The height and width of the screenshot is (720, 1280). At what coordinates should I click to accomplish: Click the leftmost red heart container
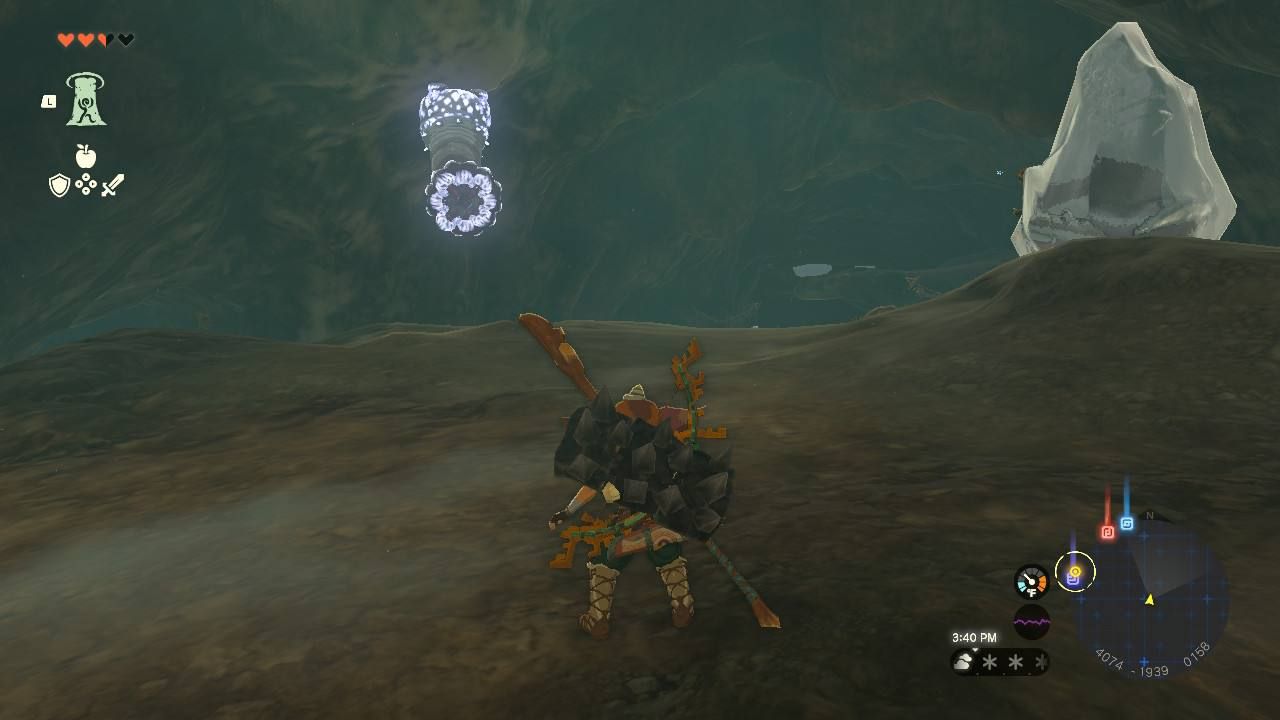point(63,40)
